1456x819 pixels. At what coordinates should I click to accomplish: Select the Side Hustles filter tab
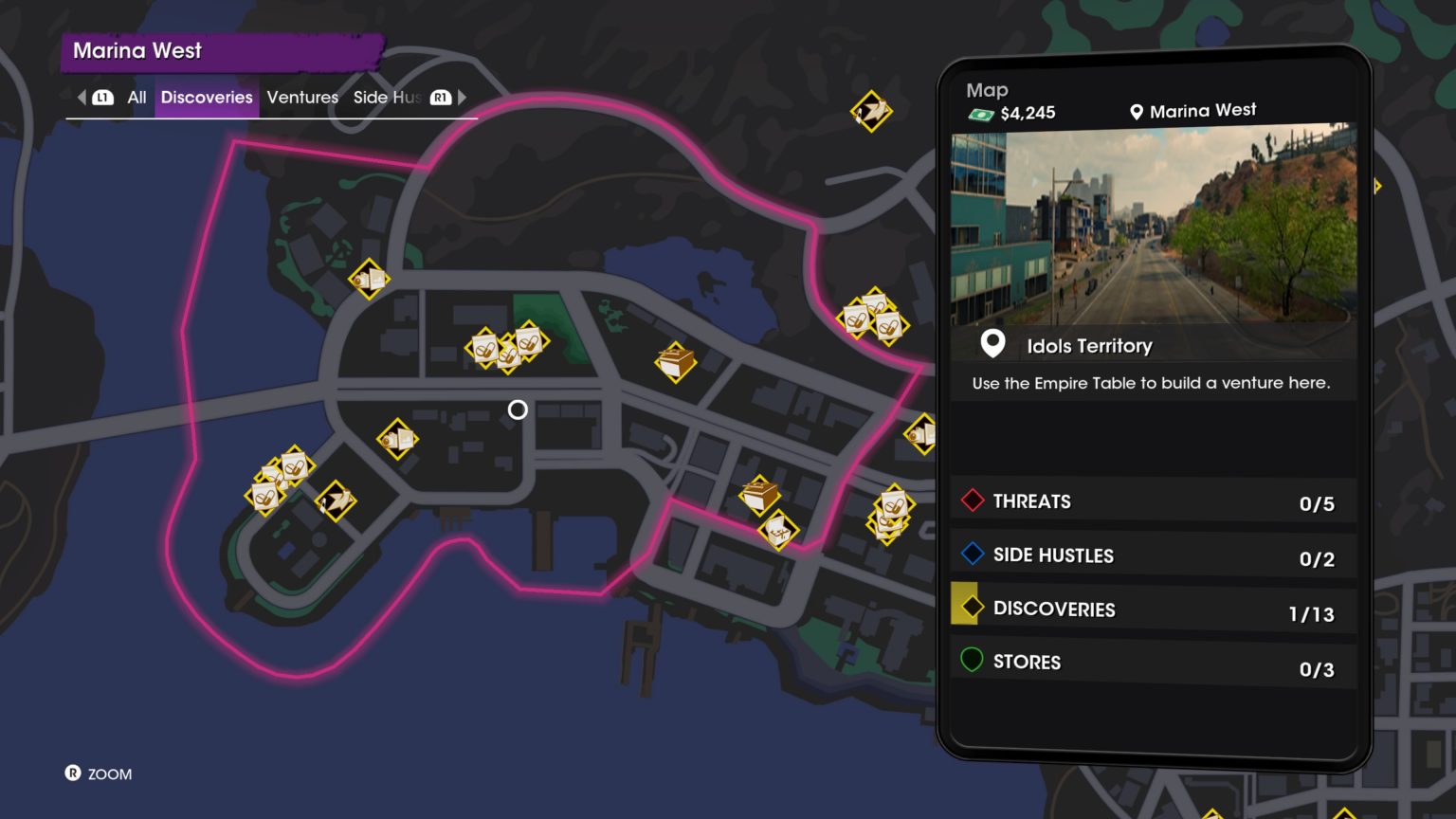(387, 97)
